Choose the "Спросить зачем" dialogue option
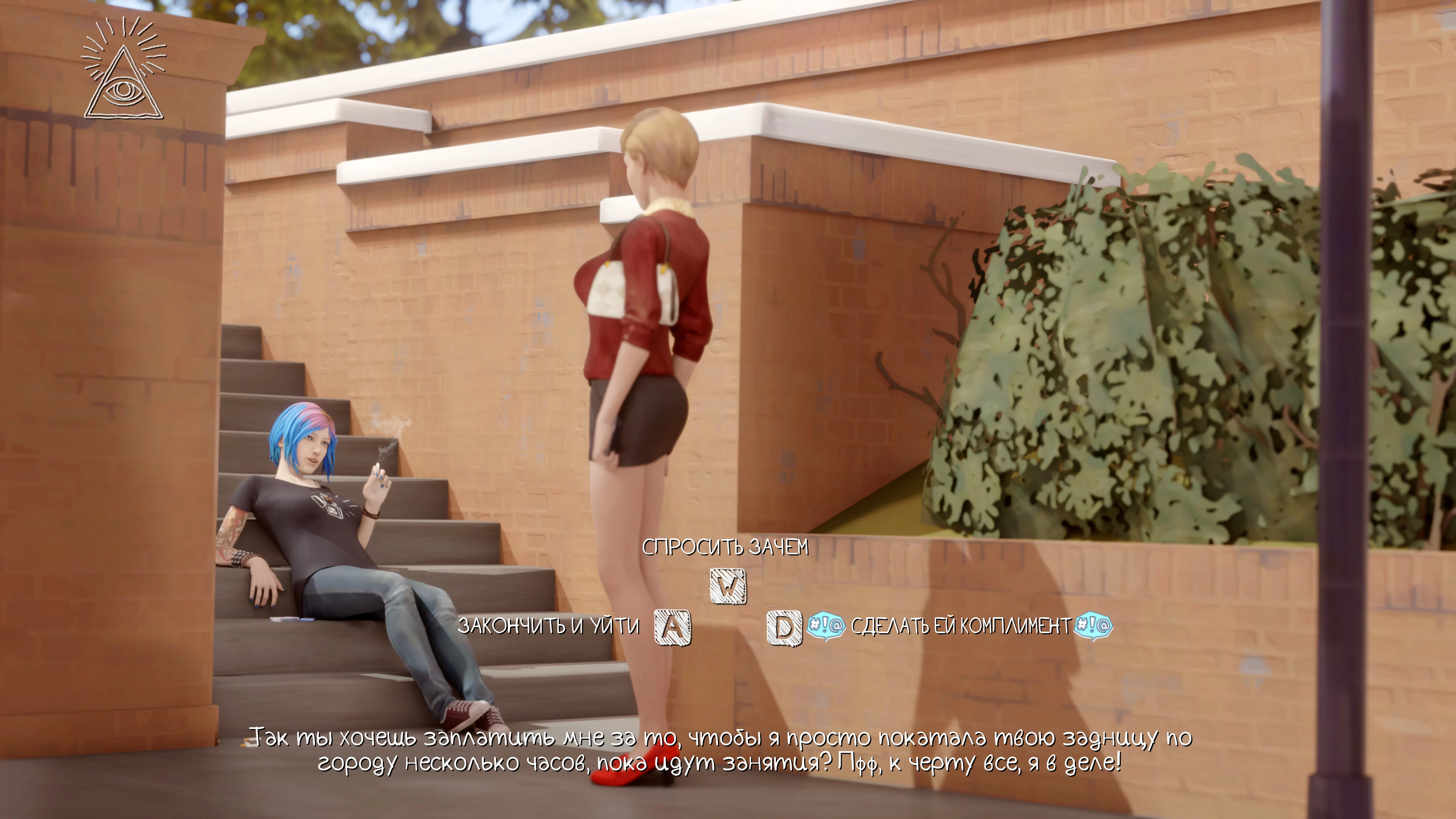 [x=725, y=547]
